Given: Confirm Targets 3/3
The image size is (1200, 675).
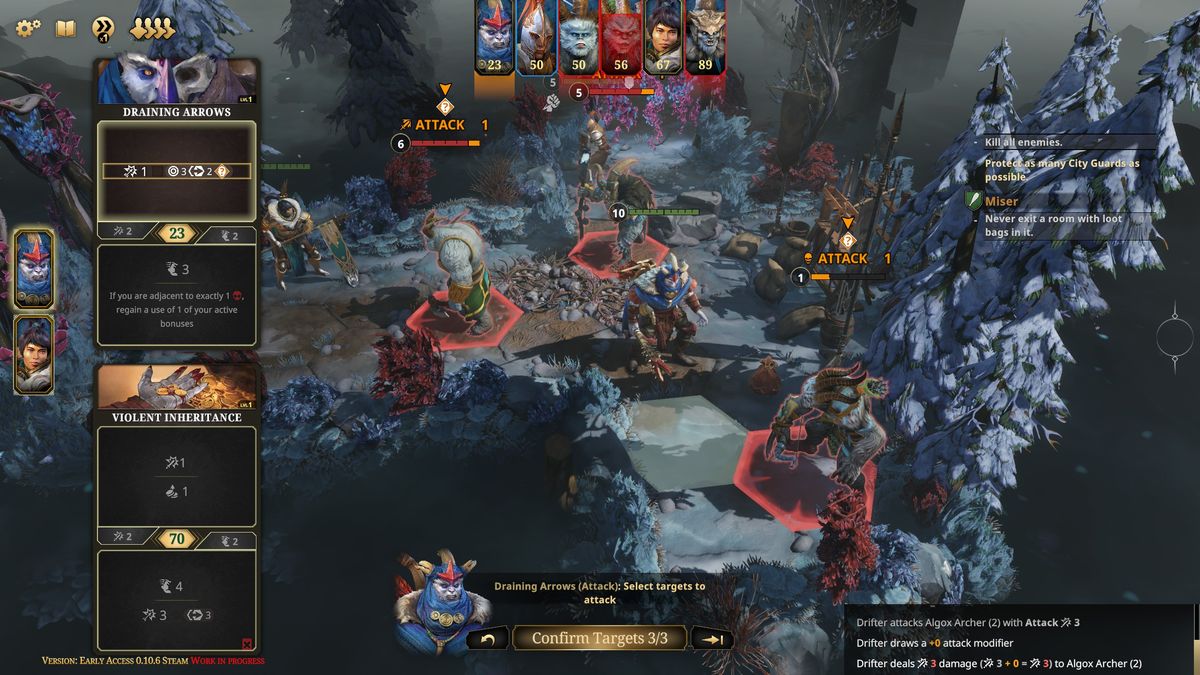Looking at the screenshot, I should click(x=599, y=638).
